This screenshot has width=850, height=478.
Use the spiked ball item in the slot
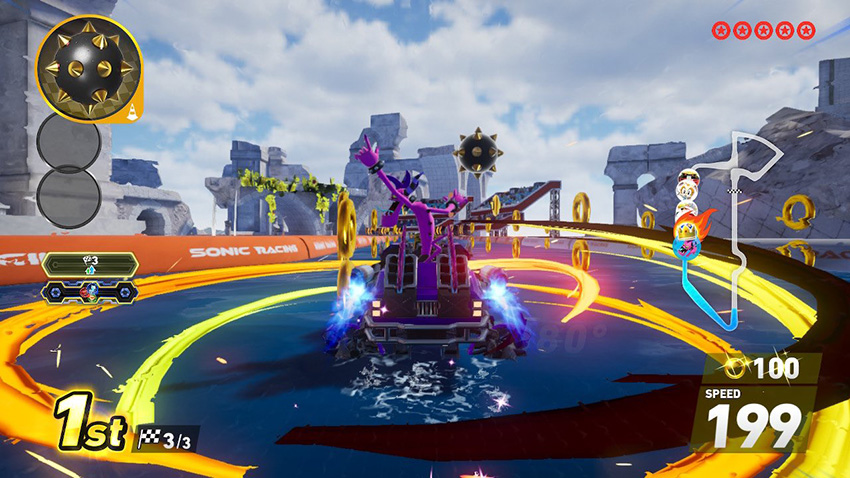point(87,62)
